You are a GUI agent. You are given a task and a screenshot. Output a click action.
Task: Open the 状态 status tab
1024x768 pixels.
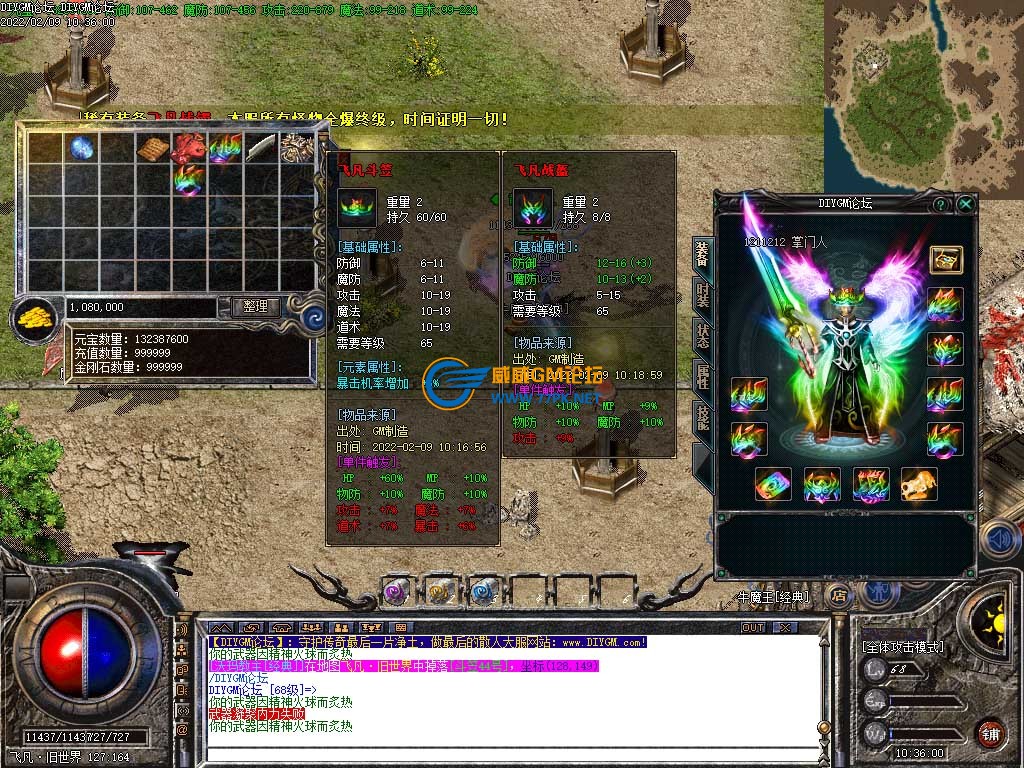(x=703, y=336)
